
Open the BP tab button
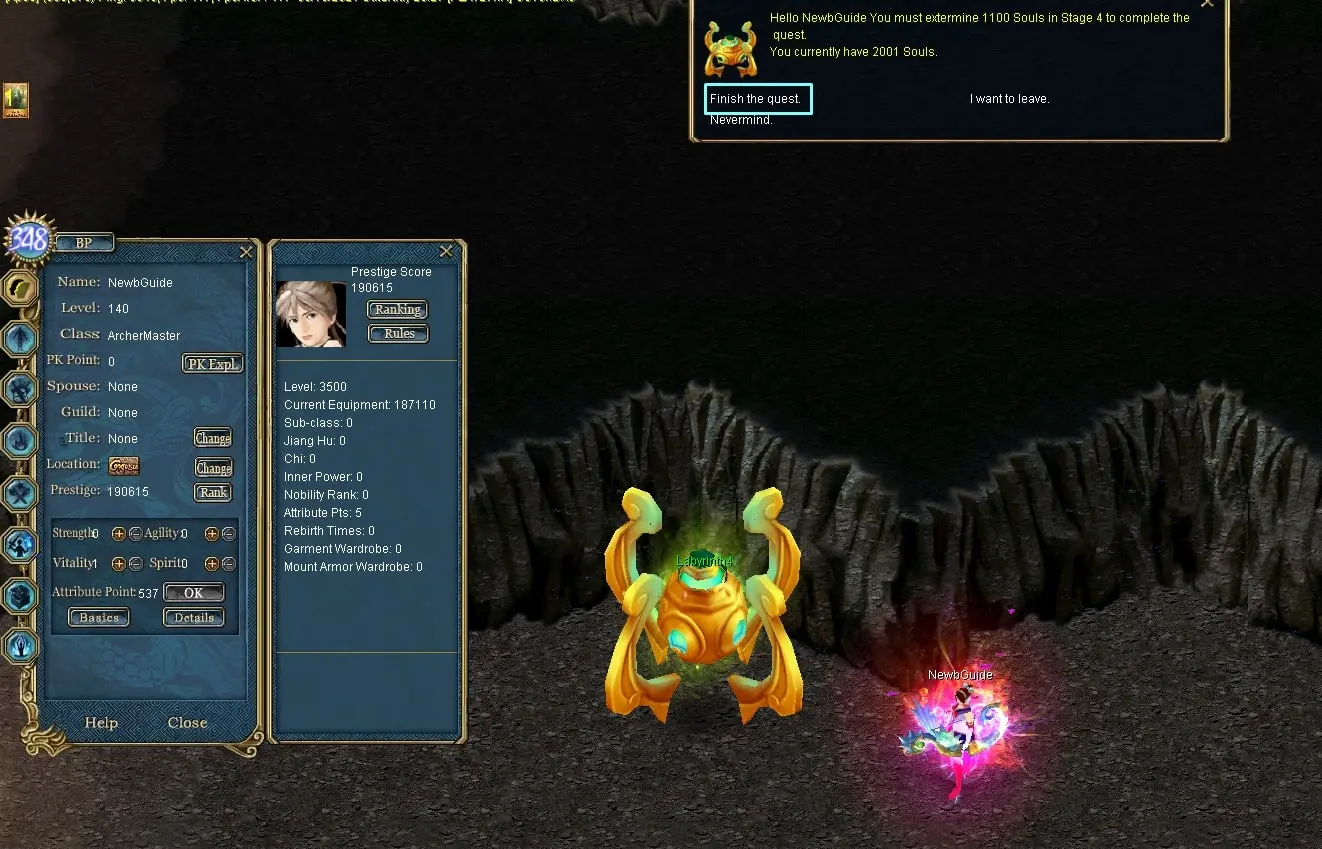pos(84,243)
